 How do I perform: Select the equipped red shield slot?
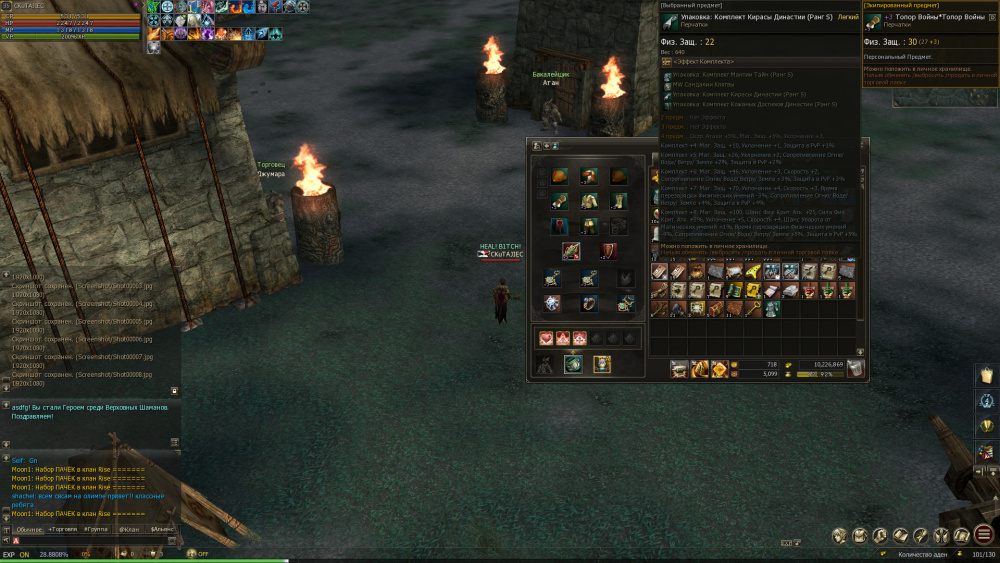(608, 250)
